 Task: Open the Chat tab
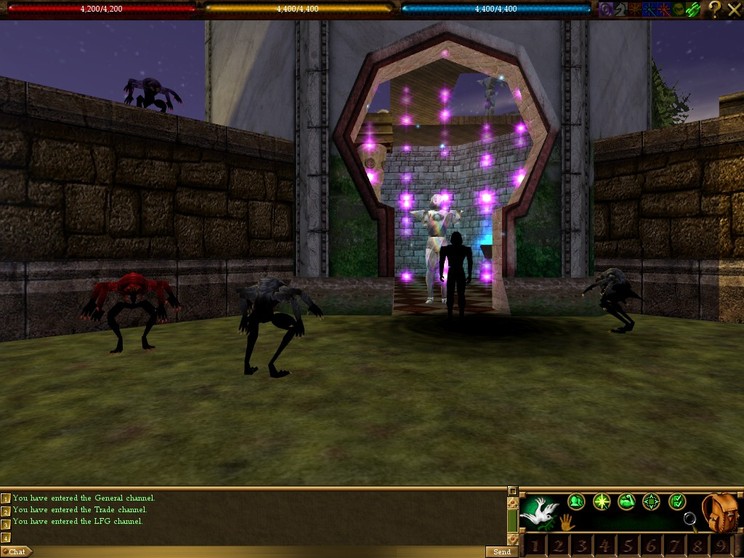pos(17,551)
